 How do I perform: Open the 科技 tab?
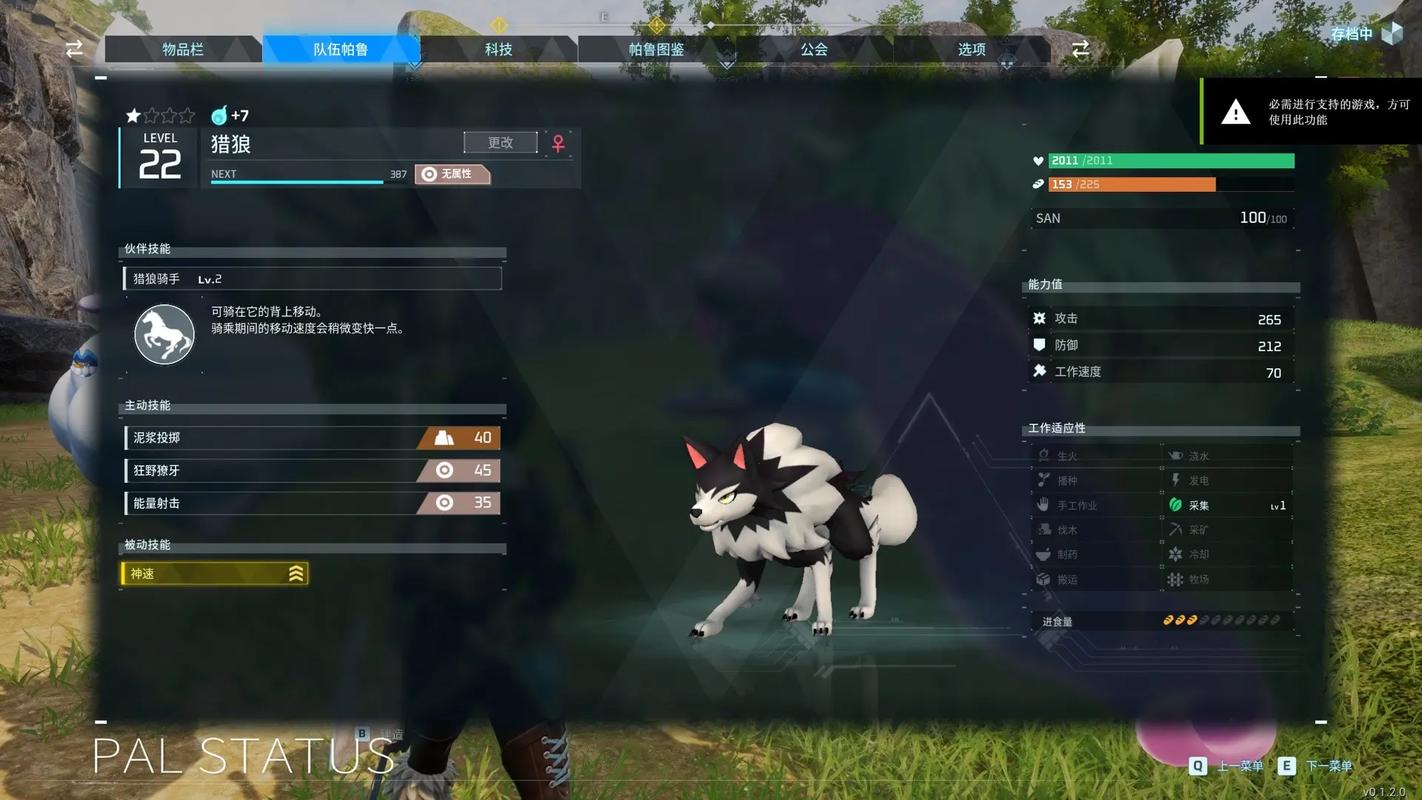point(498,49)
